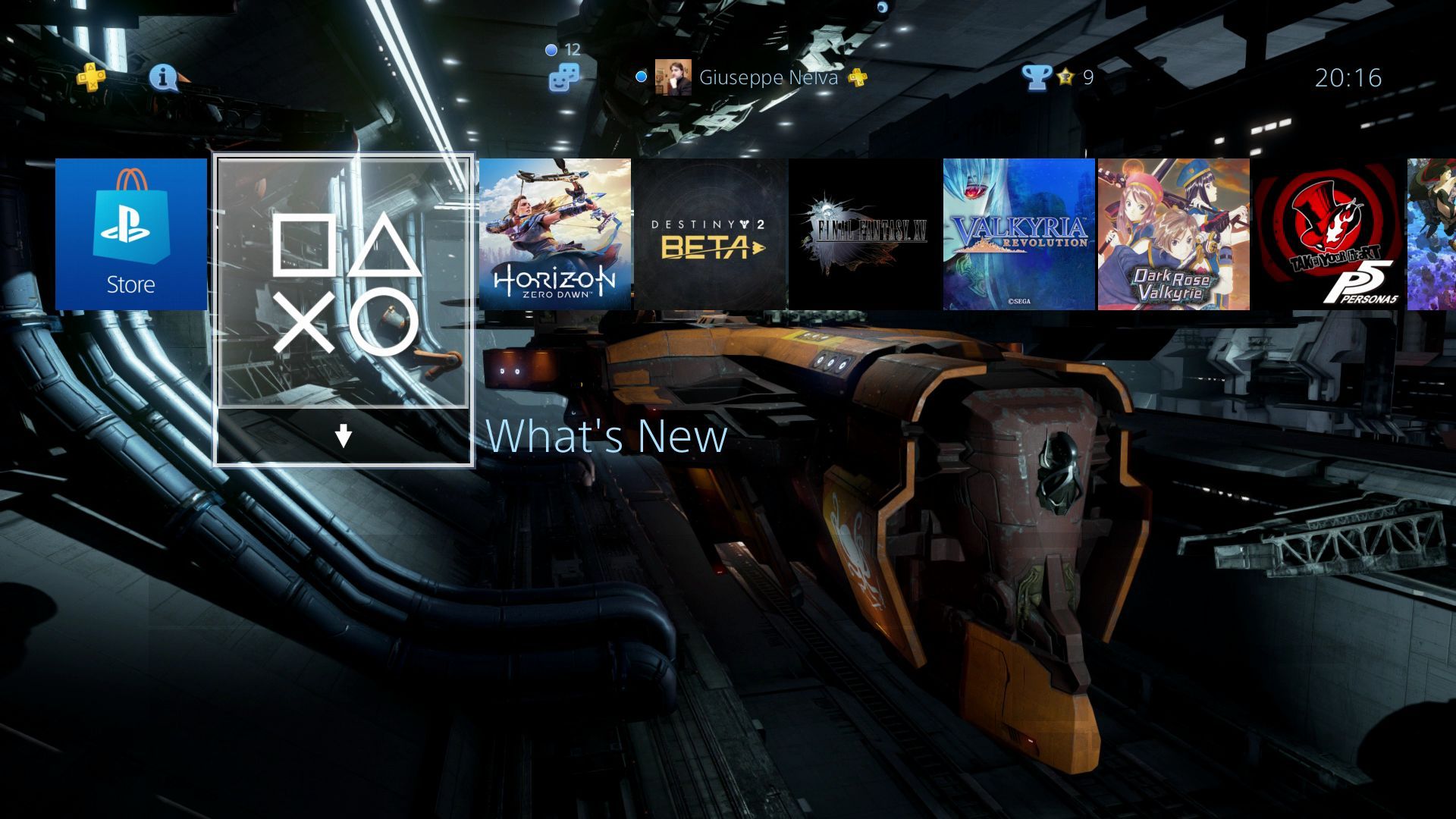Click the trophy level star icon
Image resolution: width=1456 pixels, height=819 pixels.
1065,77
